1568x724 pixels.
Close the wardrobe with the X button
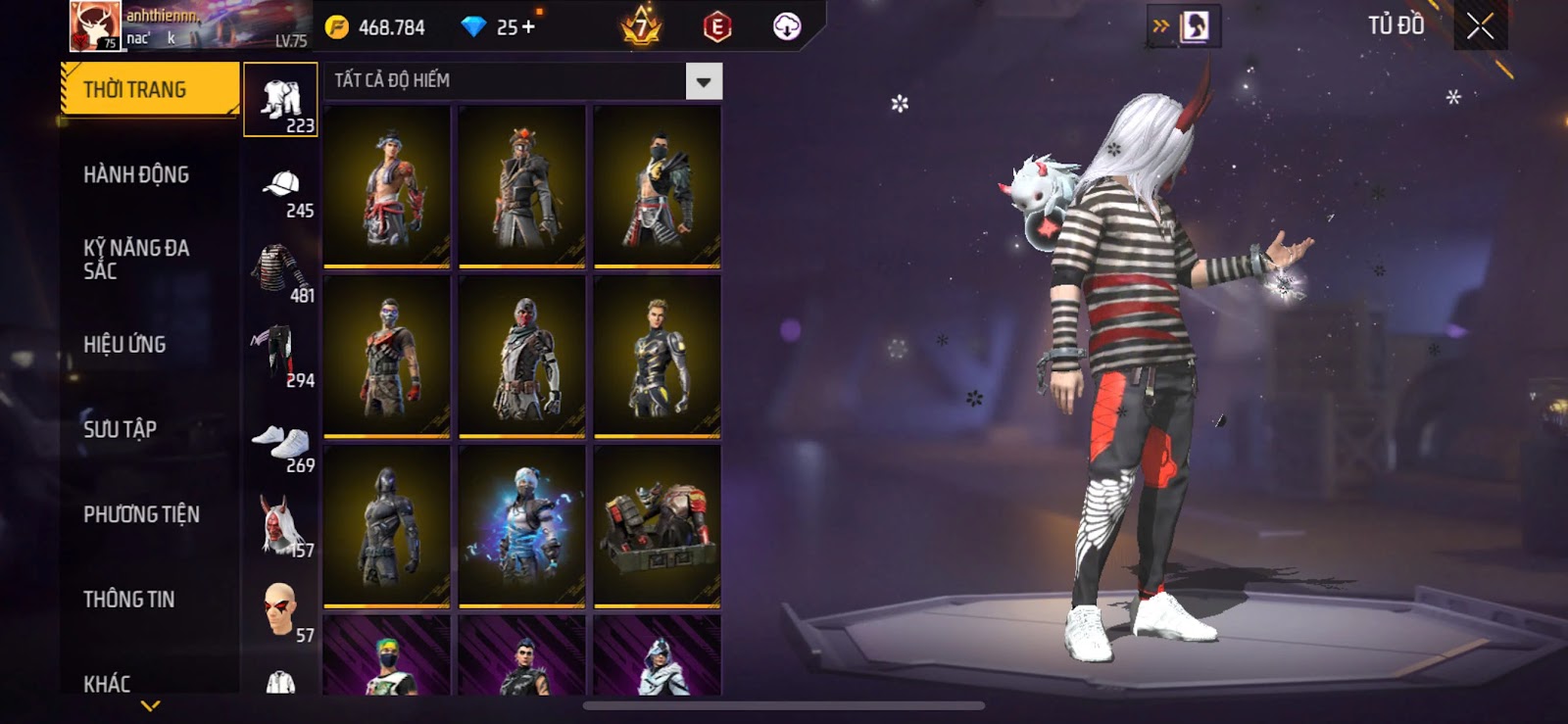[x=1480, y=26]
